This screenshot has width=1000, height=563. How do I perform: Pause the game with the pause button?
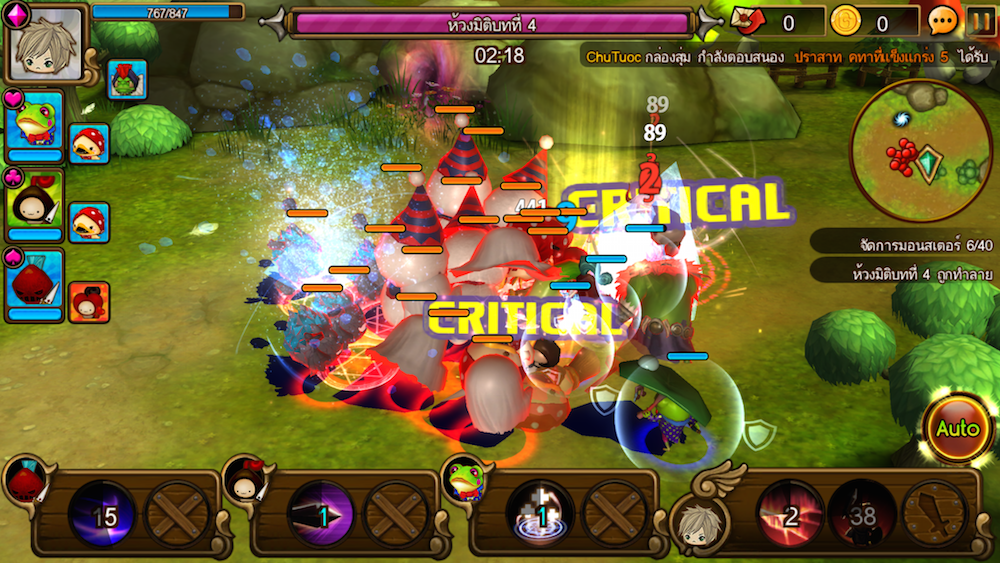tap(980, 20)
